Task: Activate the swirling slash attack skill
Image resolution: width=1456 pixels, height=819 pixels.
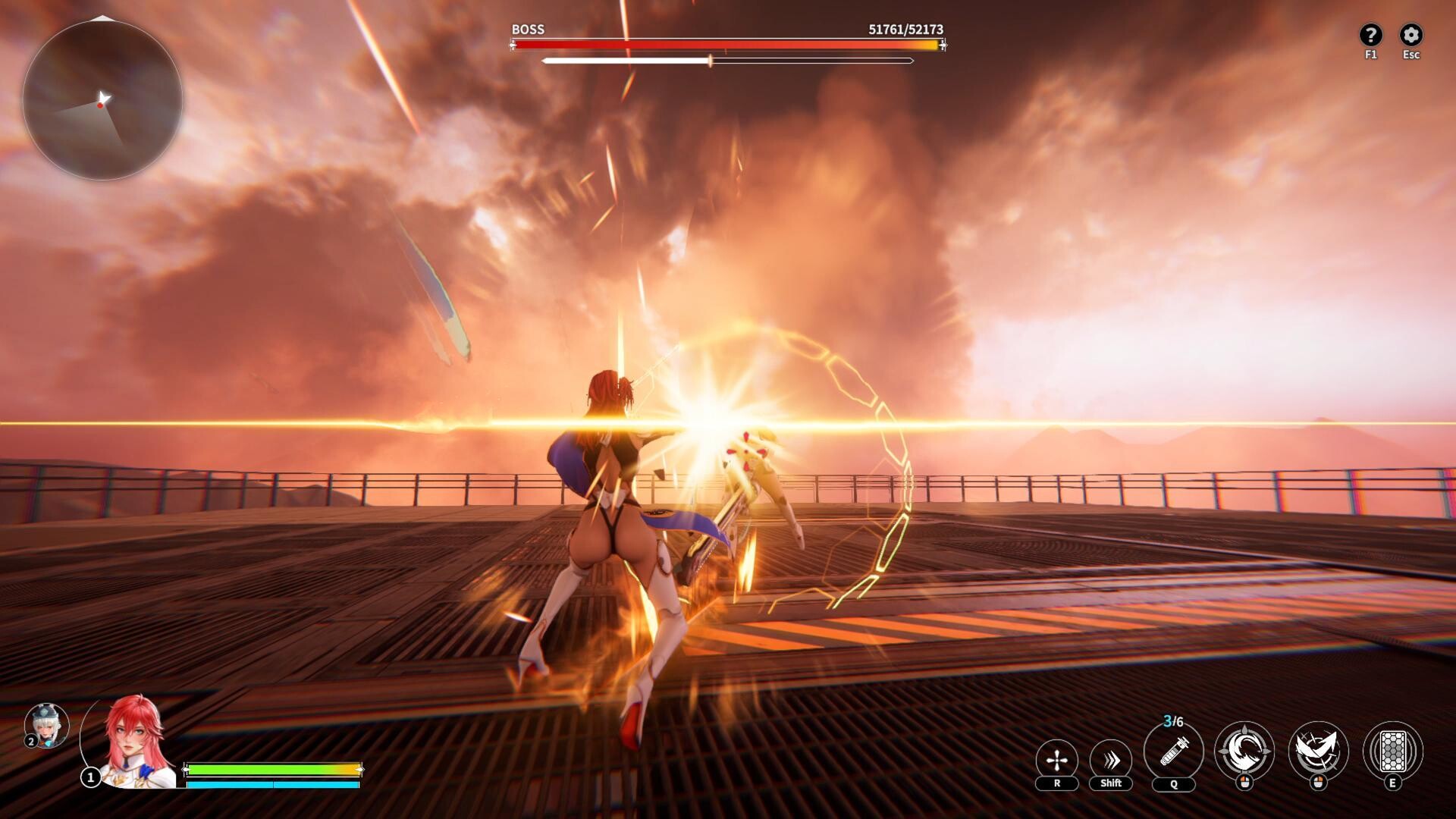Action: pyautogui.click(x=1244, y=751)
